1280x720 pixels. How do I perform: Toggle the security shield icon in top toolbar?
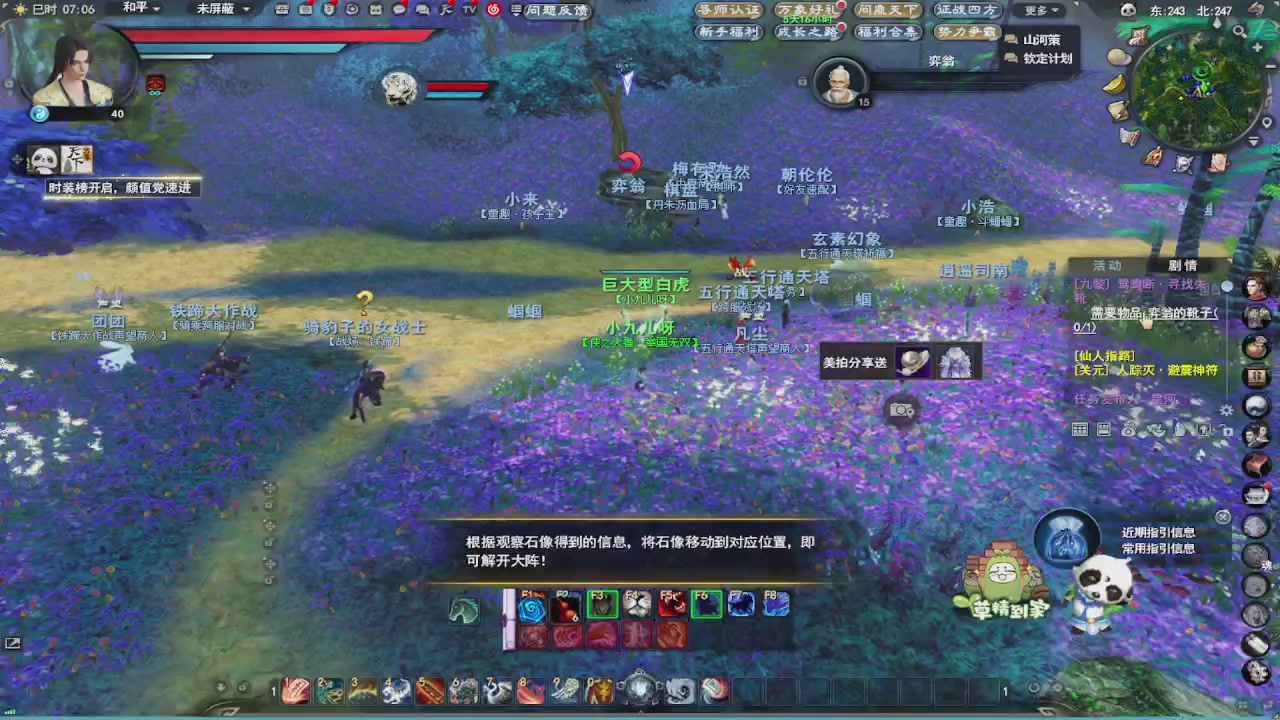click(330, 10)
